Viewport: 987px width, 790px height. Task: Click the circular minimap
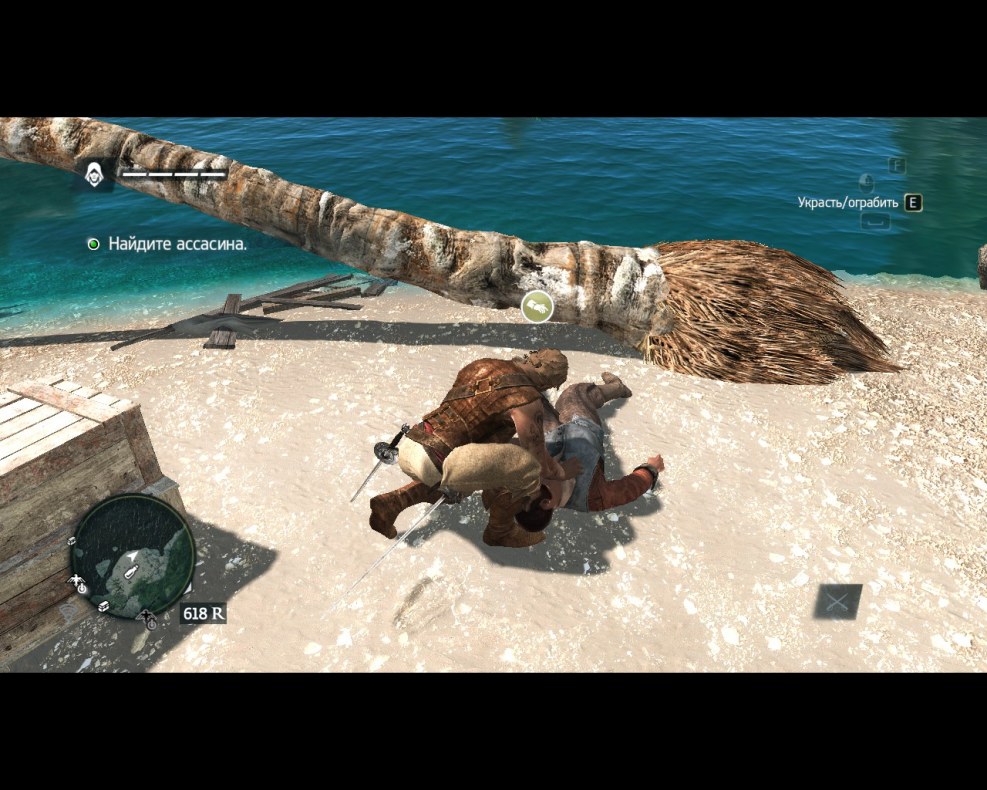(x=131, y=557)
